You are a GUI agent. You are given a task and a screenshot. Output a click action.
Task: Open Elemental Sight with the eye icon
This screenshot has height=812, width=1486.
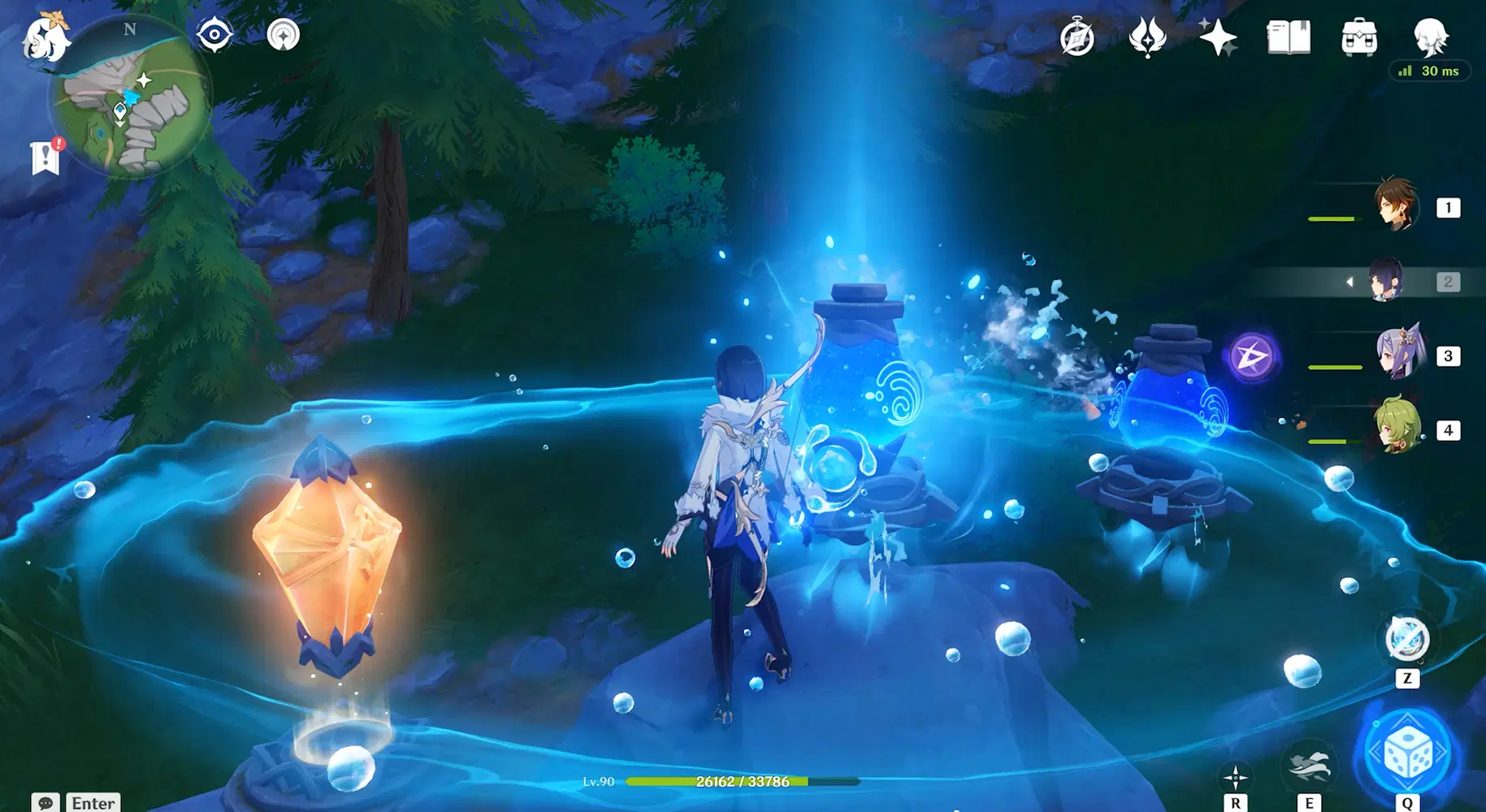(x=214, y=33)
